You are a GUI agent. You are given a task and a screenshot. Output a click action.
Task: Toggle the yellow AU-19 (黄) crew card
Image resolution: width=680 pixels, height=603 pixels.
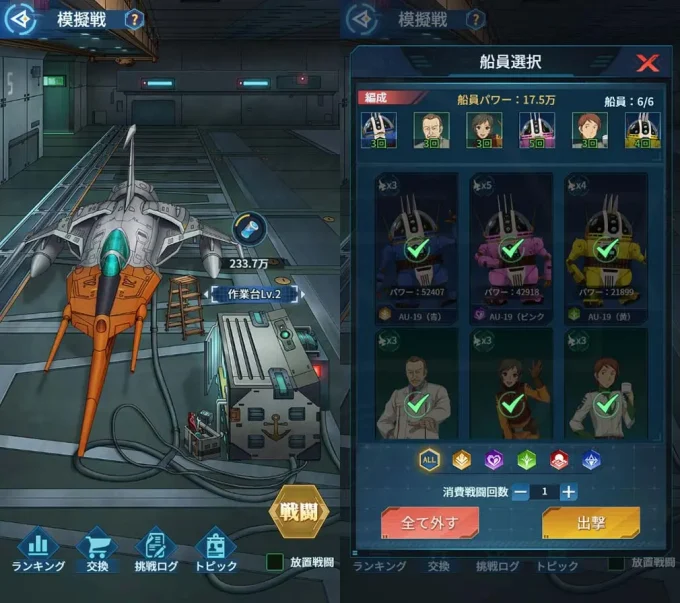click(x=606, y=247)
